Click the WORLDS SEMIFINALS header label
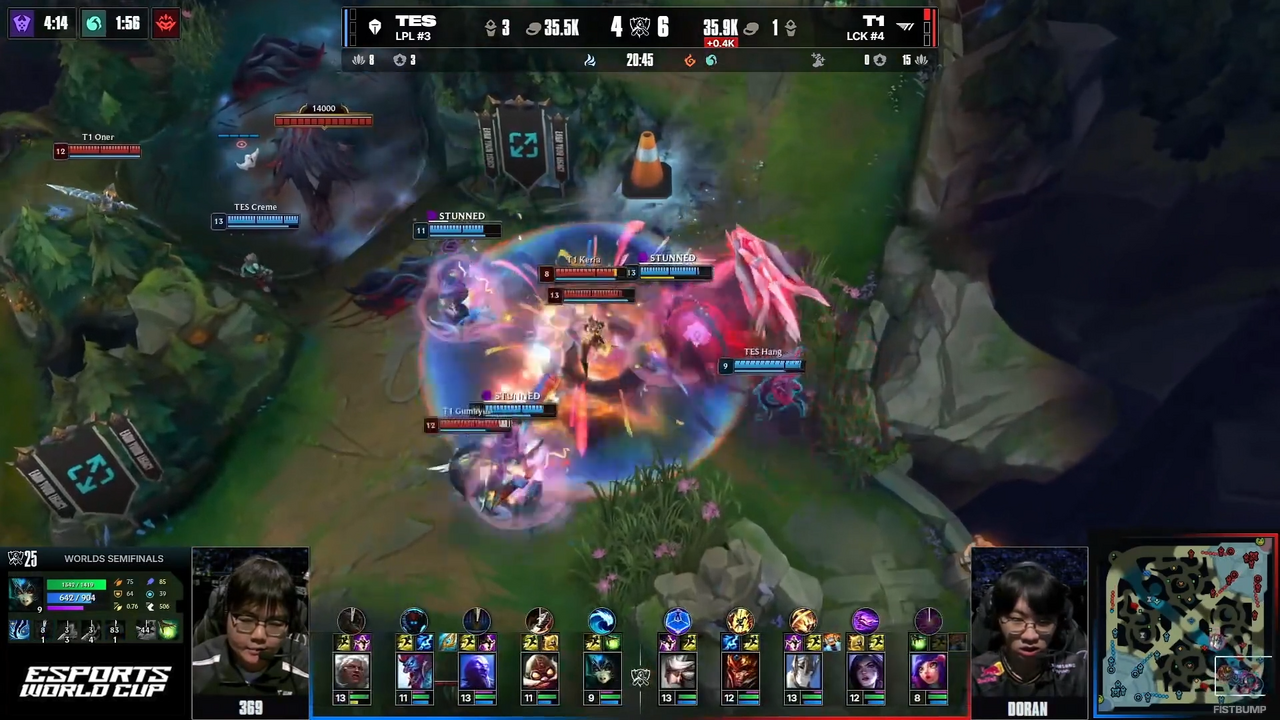The image size is (1280, 720). [114, 558]
